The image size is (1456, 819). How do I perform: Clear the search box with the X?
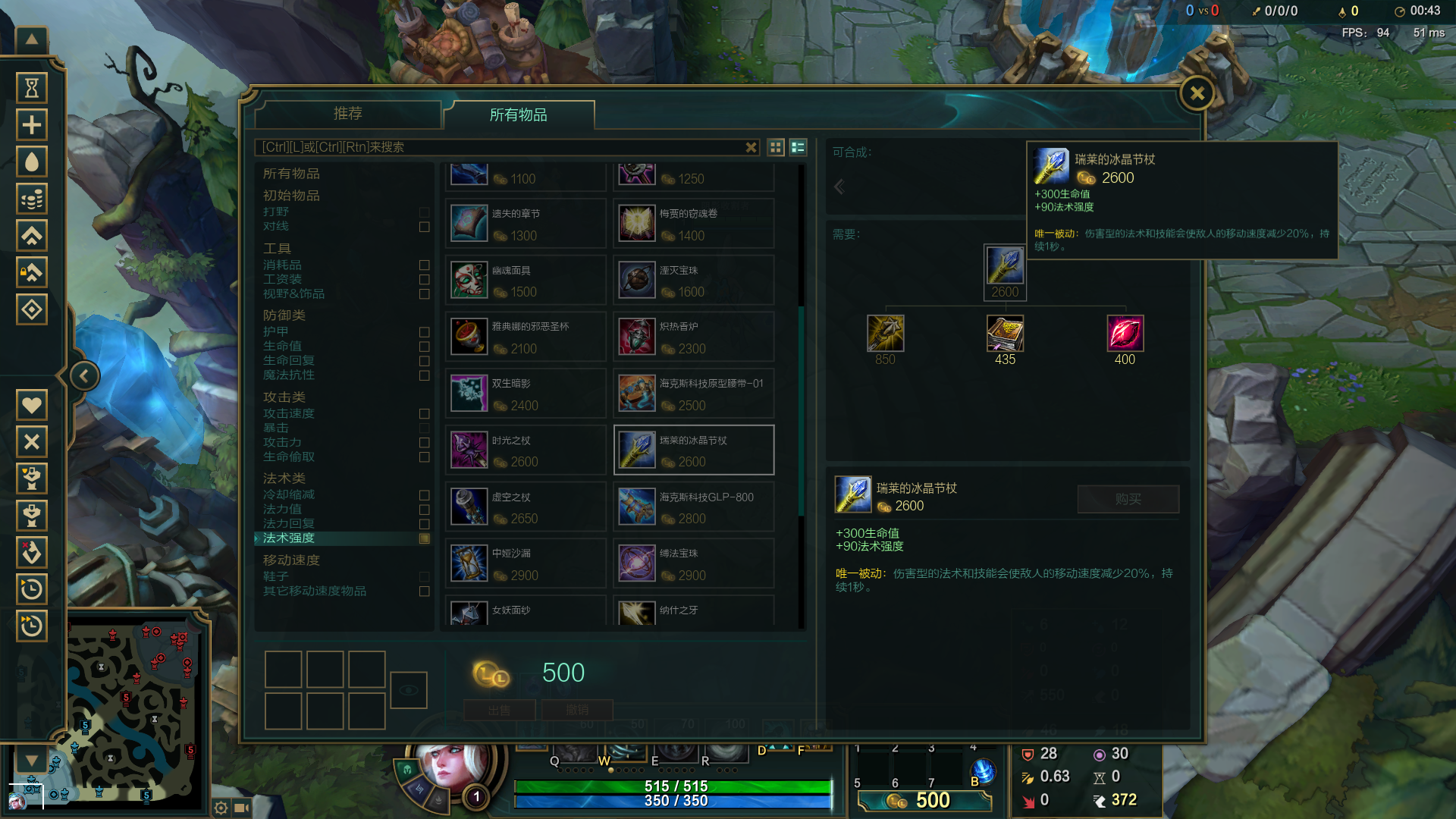click(751, 147)
